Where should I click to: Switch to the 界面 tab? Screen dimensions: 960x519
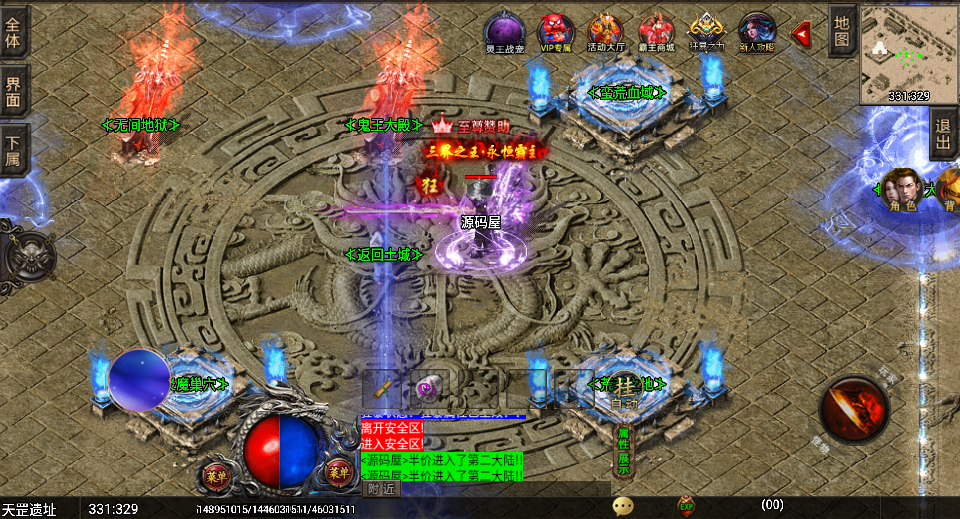[x=13, y=89]
